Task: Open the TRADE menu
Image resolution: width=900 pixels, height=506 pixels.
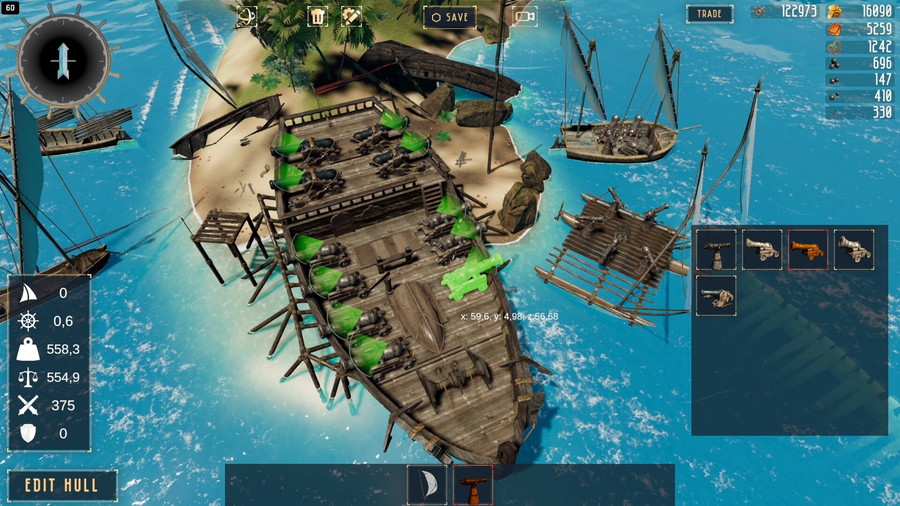Action: point(709,14)
